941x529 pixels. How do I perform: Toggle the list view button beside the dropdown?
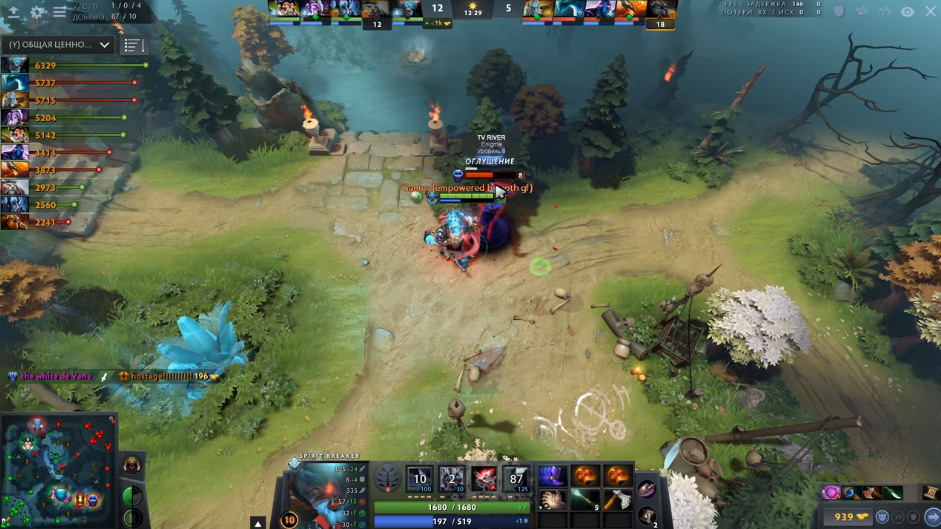[x=133, y=45]
